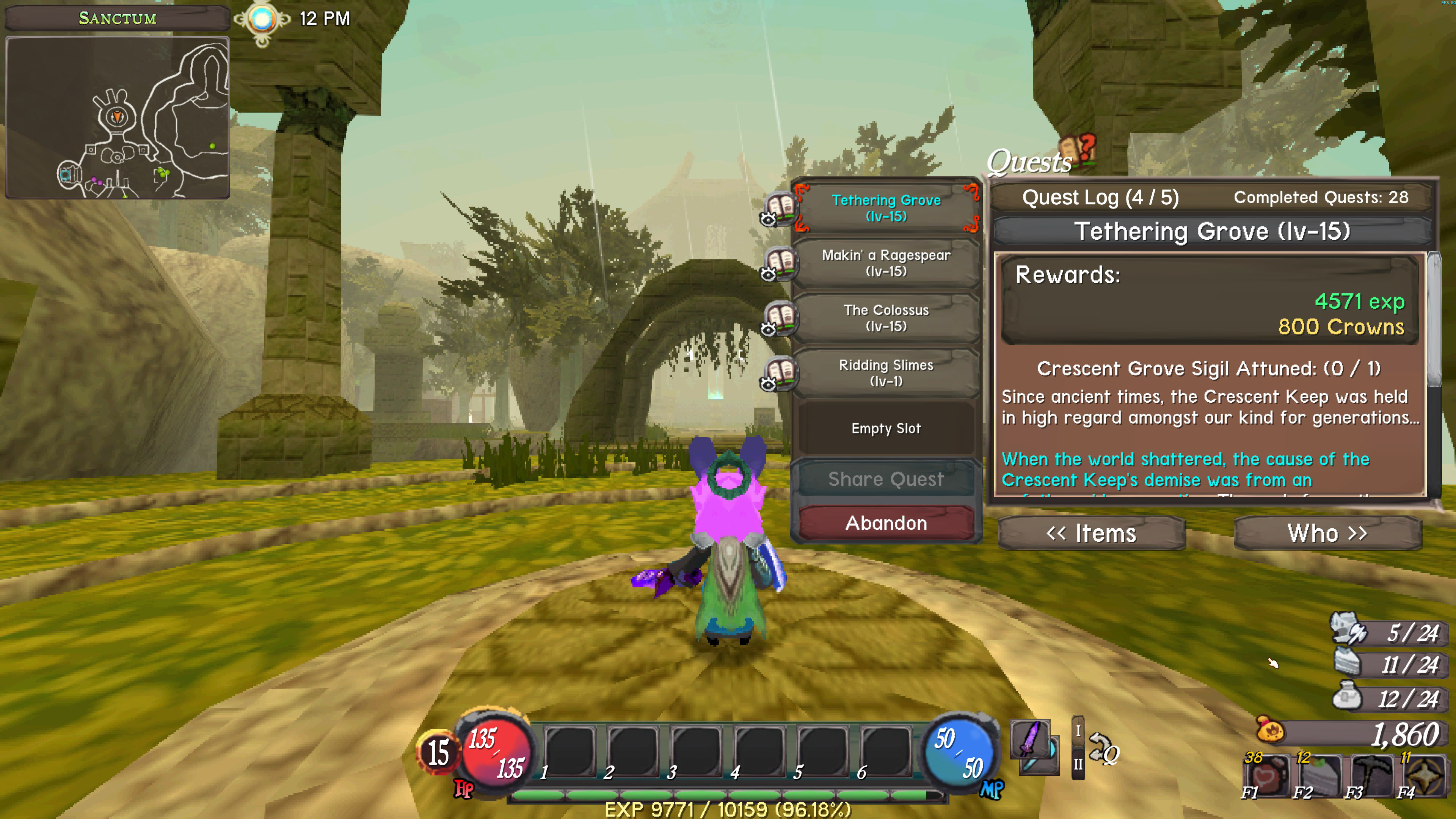Choose the Ridding Slimes quest

(x=886, y=372)
